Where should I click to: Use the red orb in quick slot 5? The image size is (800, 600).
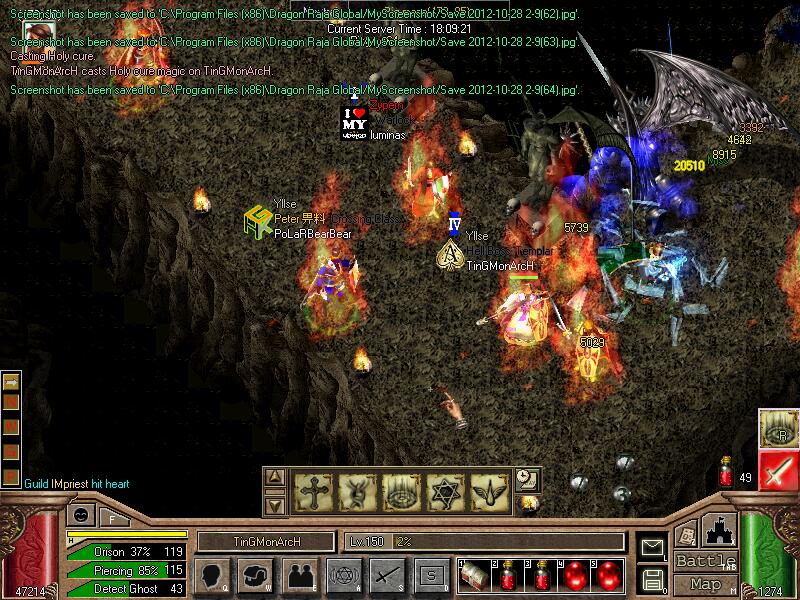(x=606, y=577)
